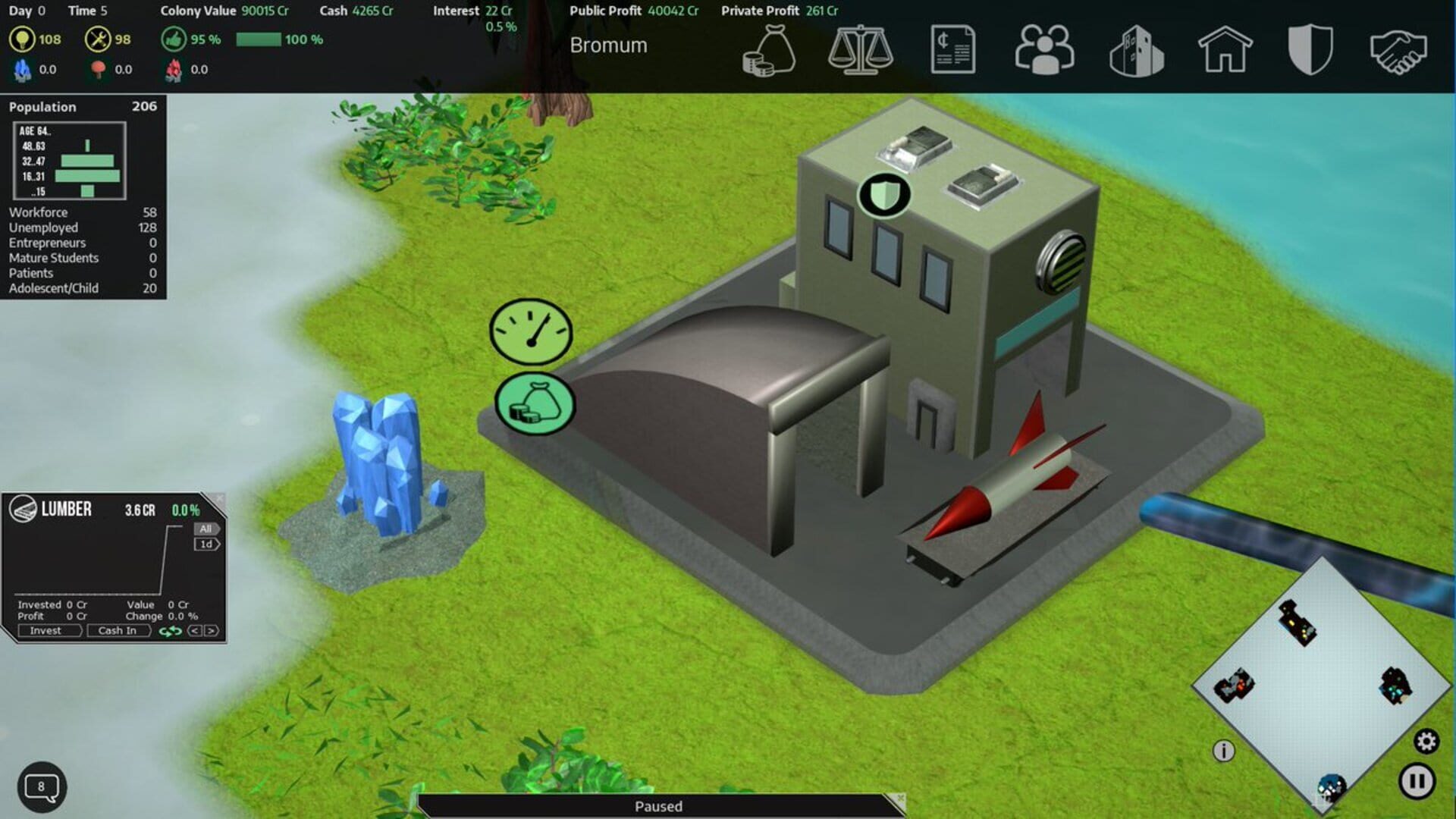
Task: Go to previous commodity in Lumber panel
Action: (195, 631)
